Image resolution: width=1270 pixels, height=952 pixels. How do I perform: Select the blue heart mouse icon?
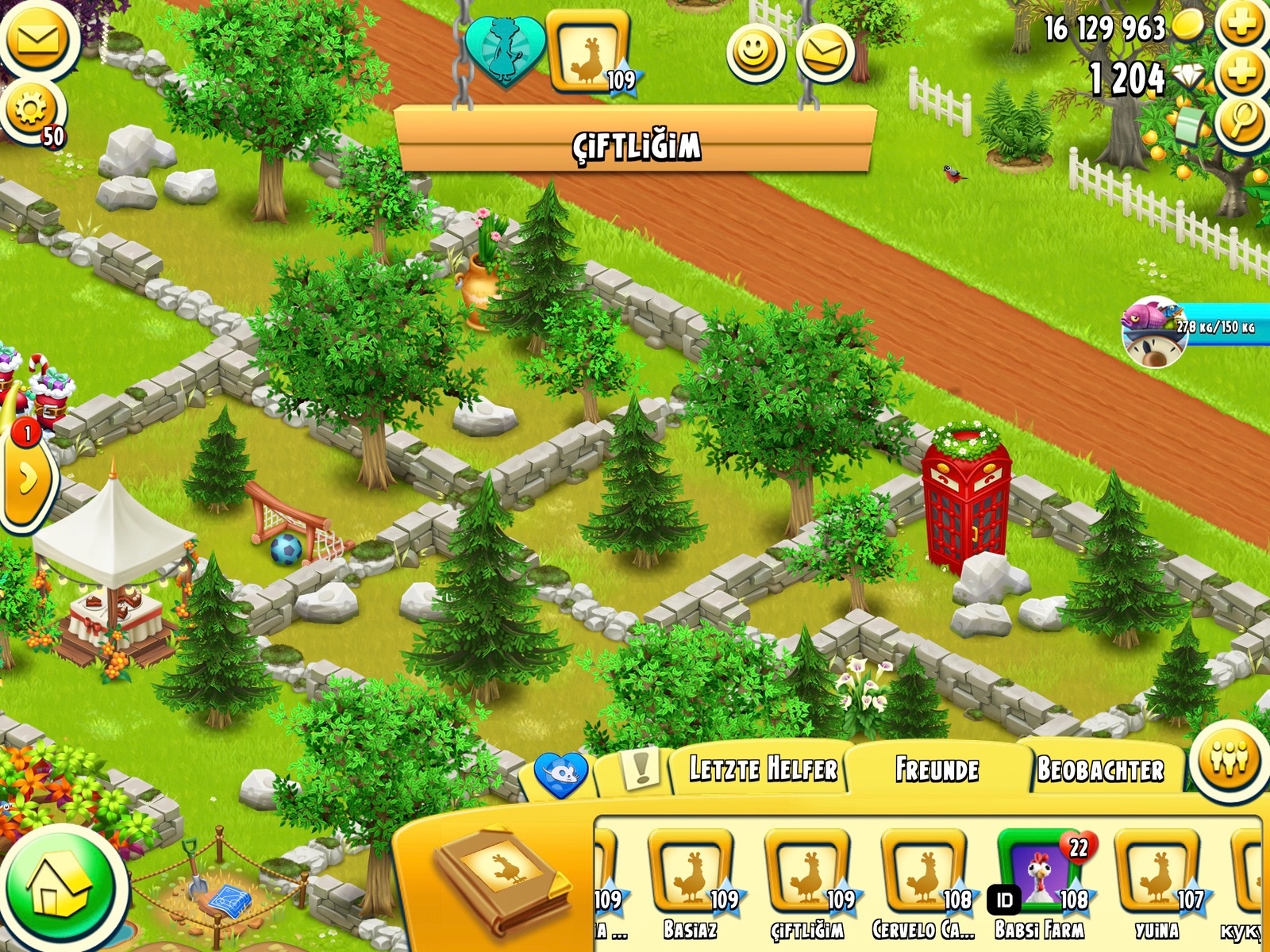561,773
